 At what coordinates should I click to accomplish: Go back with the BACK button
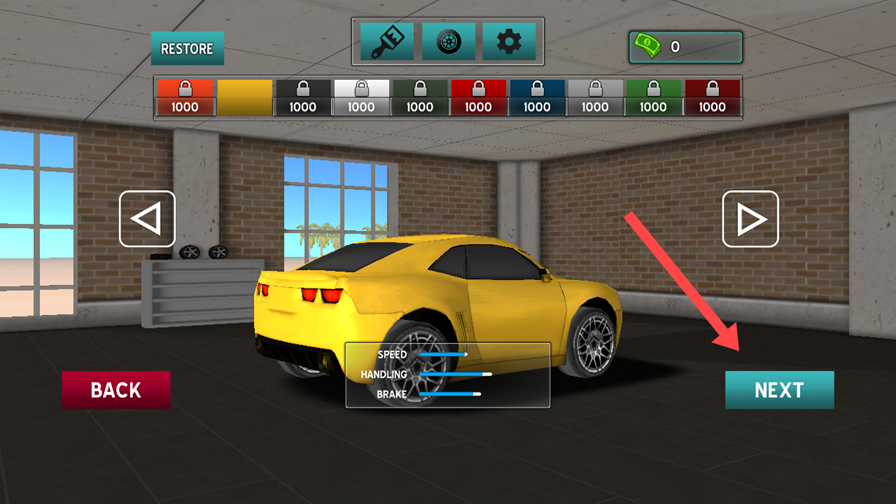click(x=116, y=390)
